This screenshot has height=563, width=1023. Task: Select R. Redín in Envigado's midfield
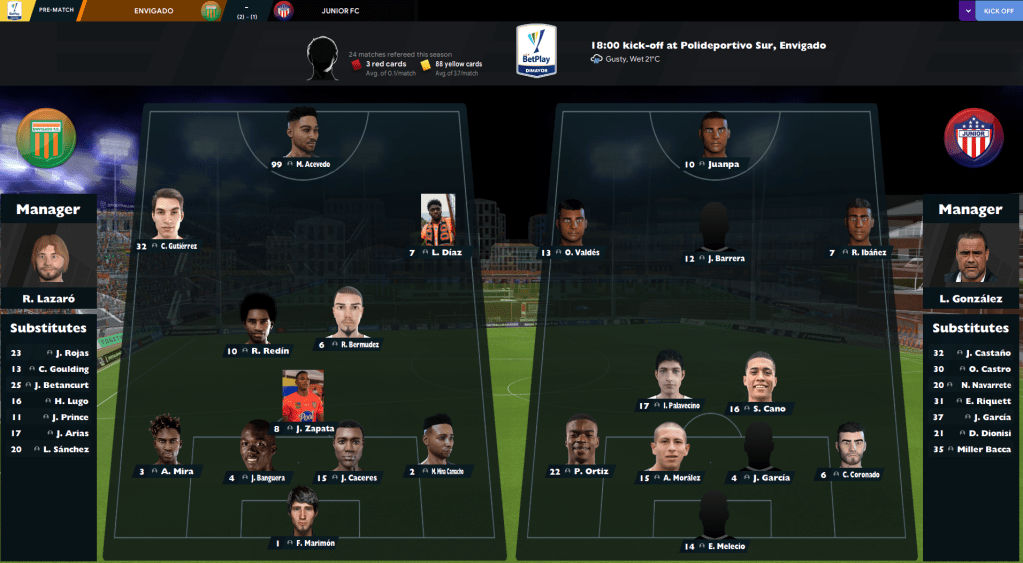(259, 351)
